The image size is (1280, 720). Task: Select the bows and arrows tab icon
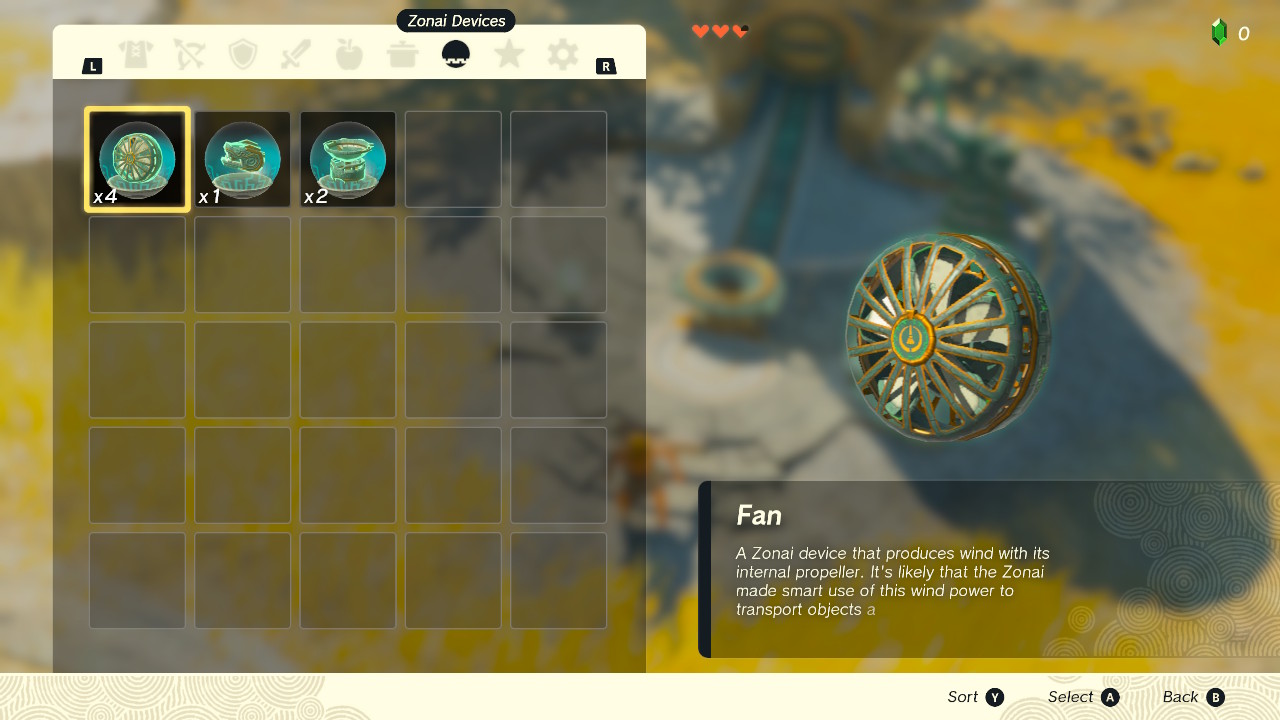point(189,54)
